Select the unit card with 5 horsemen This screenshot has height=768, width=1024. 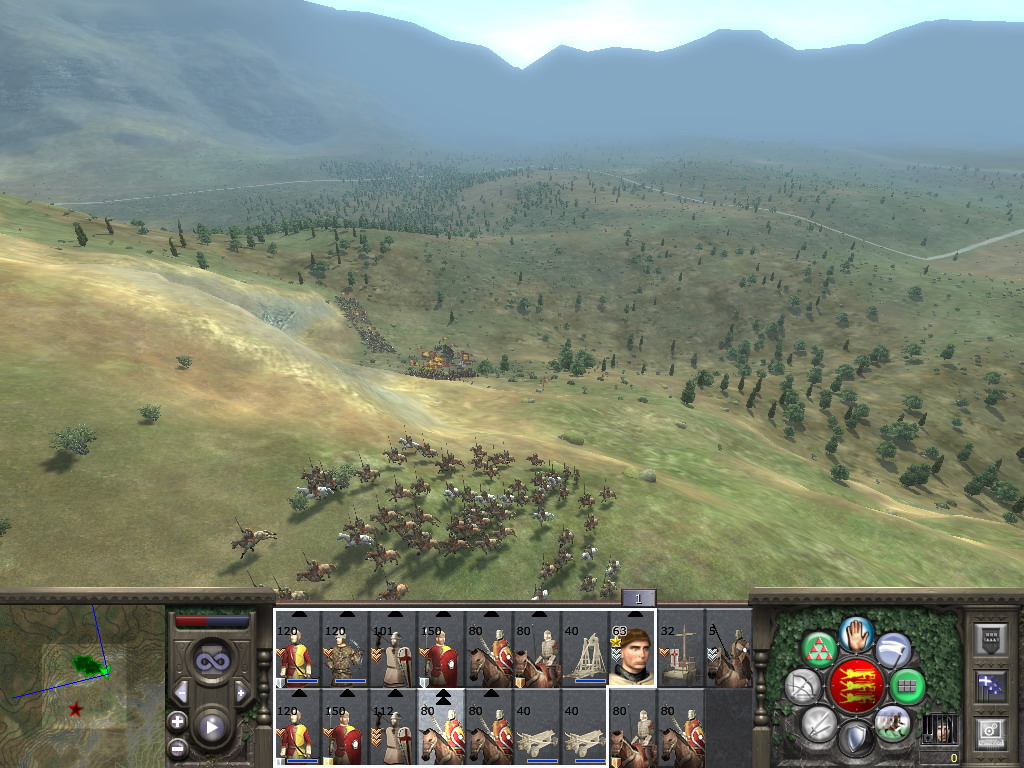[729, 649]
